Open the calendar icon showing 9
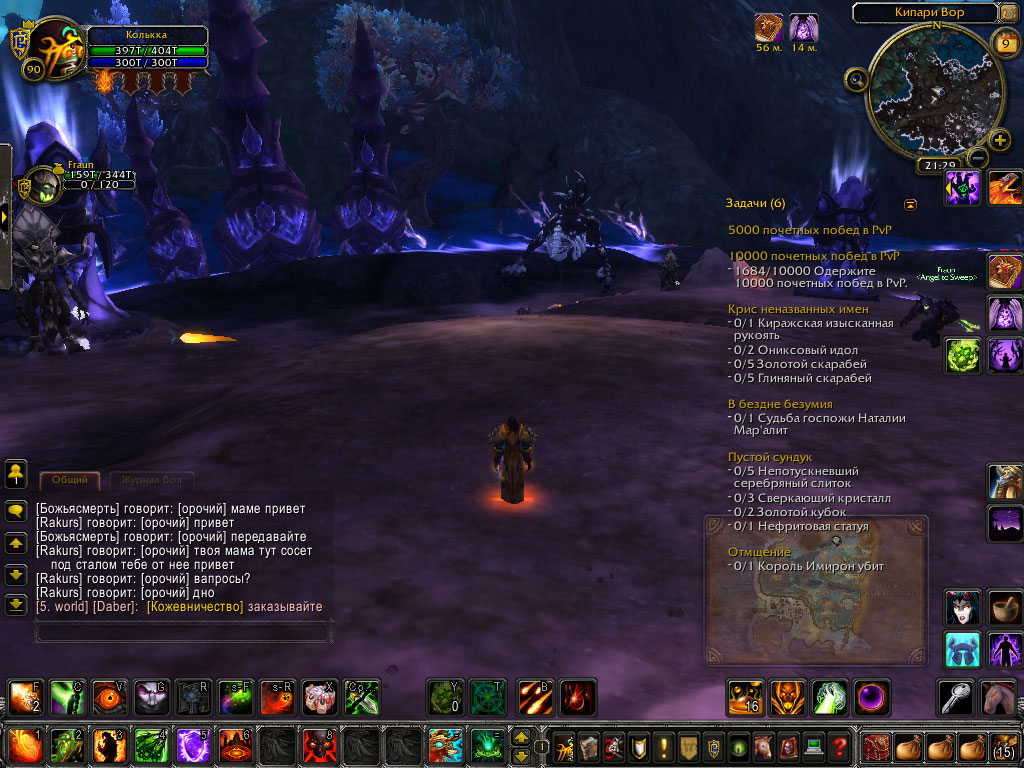Viewport: 1024px width, 768px height. (x=1005, y=43)
